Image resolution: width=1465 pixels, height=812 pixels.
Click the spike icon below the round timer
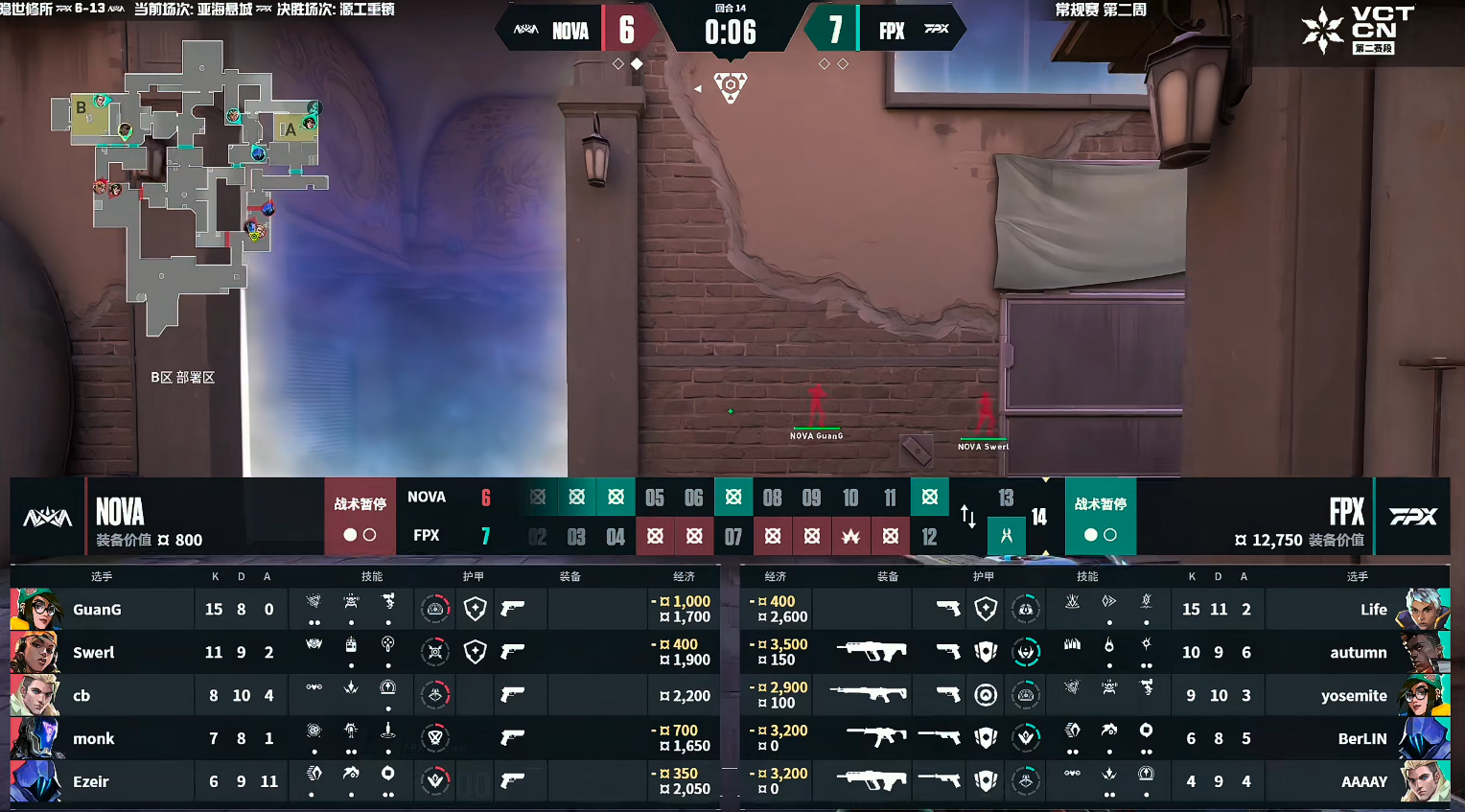(731, 87)
